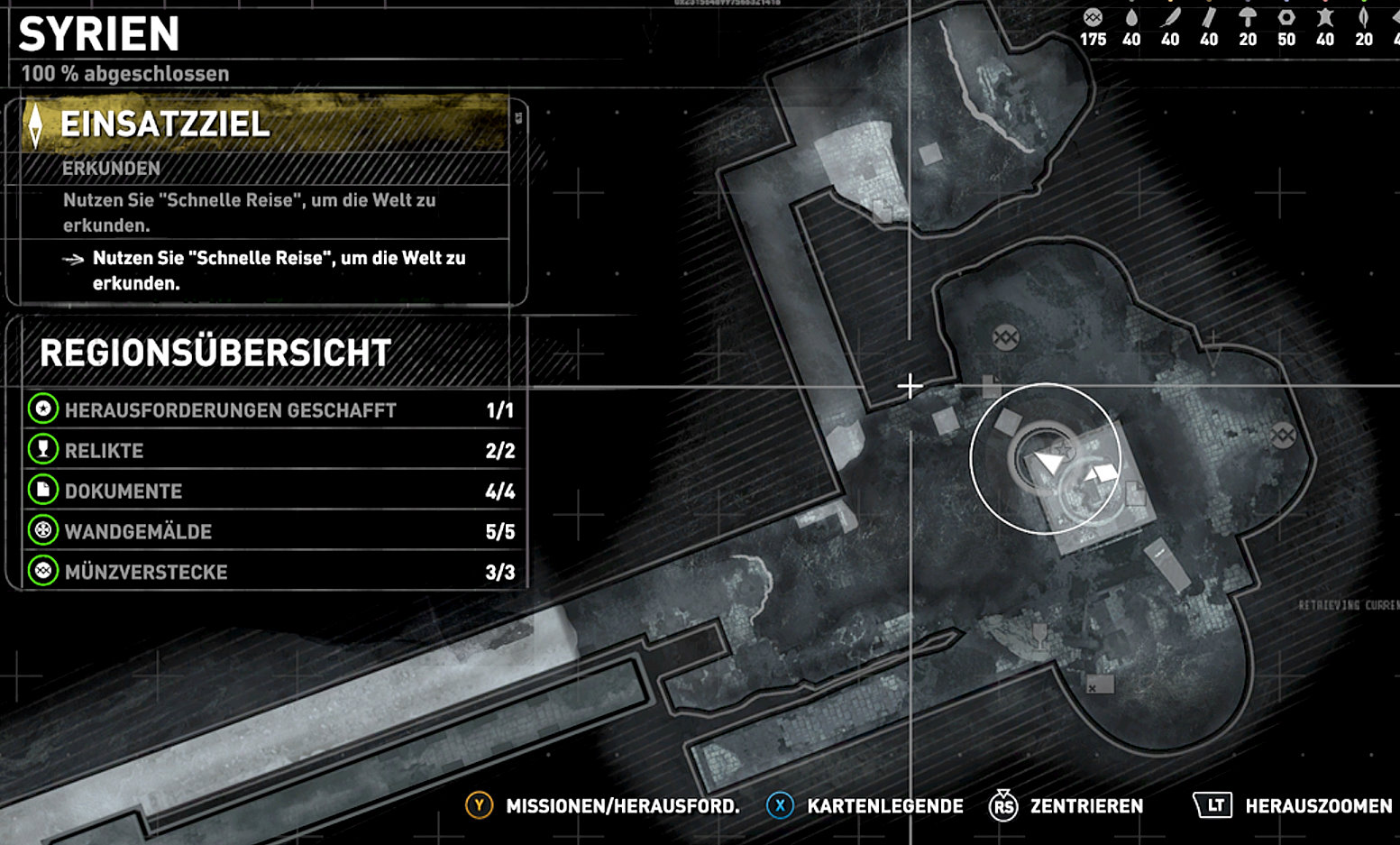Select the base camp tent marker
The width and height of the screenshot is (1400, 845).
(x=1100, y=473)
